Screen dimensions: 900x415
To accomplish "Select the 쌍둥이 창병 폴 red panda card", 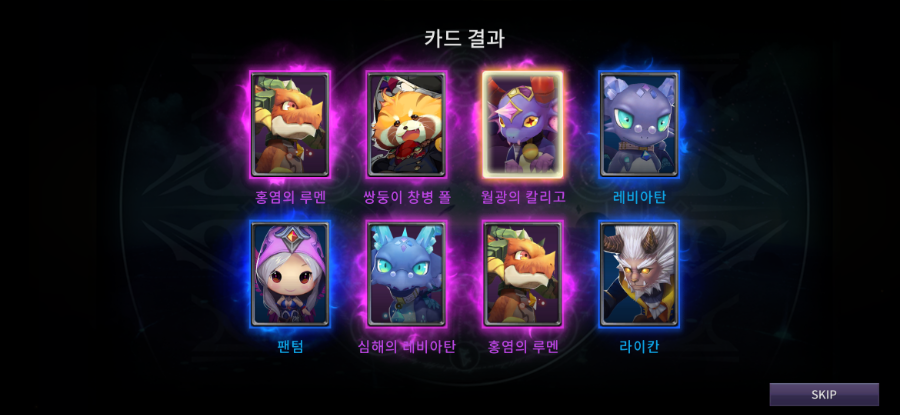I will 406,125.
